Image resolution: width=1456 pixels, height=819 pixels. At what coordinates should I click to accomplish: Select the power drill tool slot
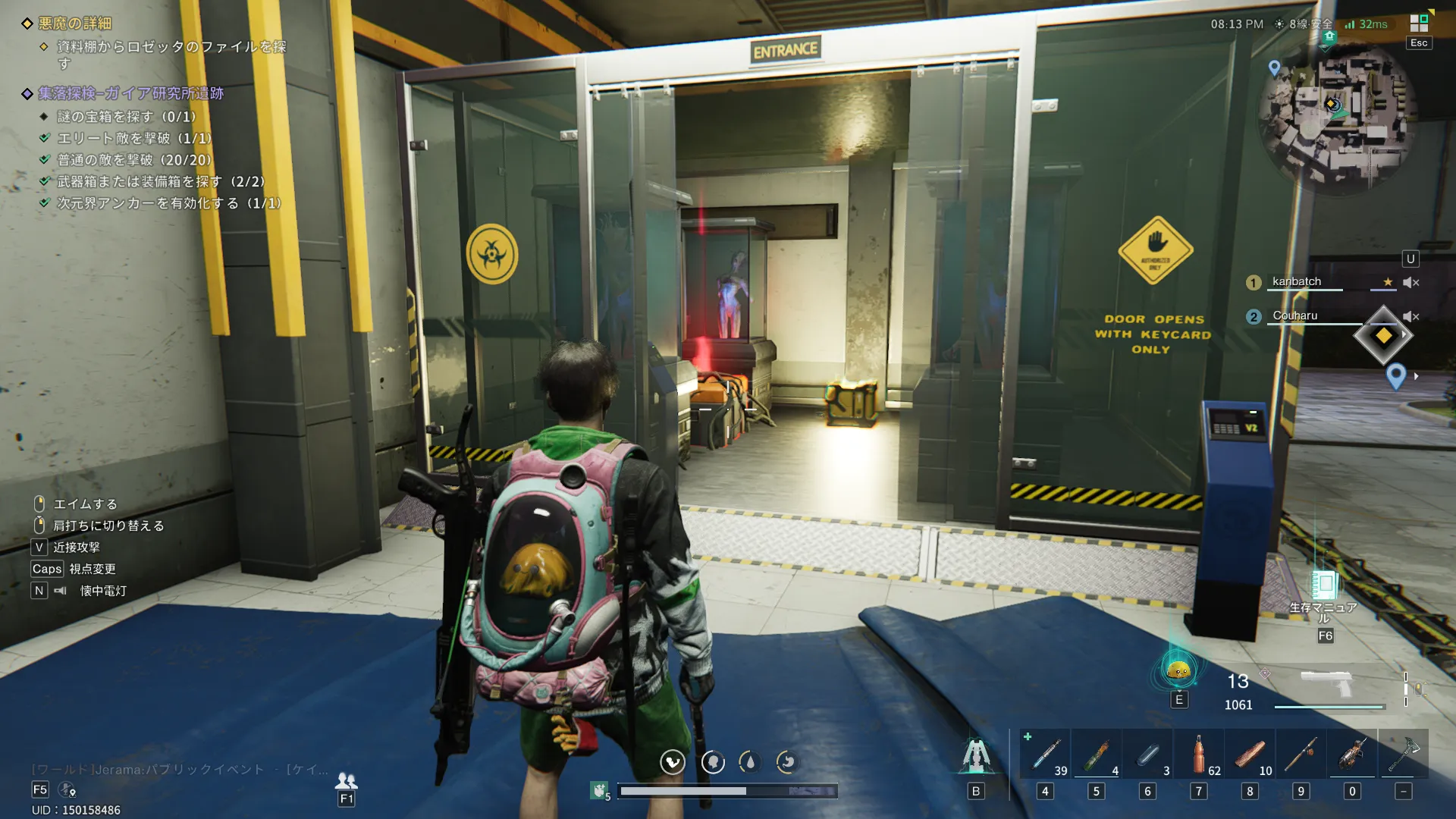[1352, 755]
